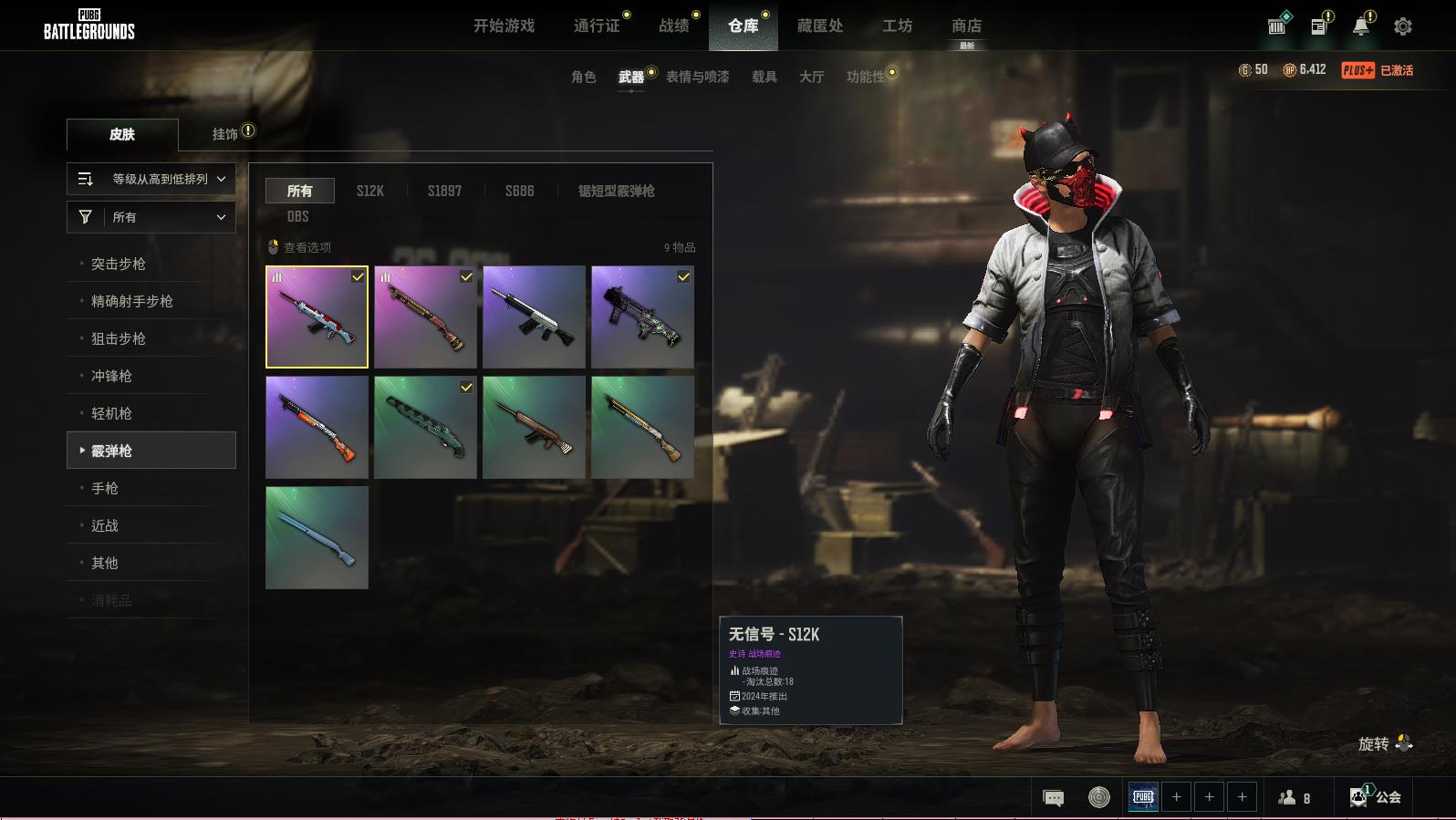This screenshot has height=820, width=1456.
Task: Switch to the 通行证 tab
Action: click(x=597, y=26)
